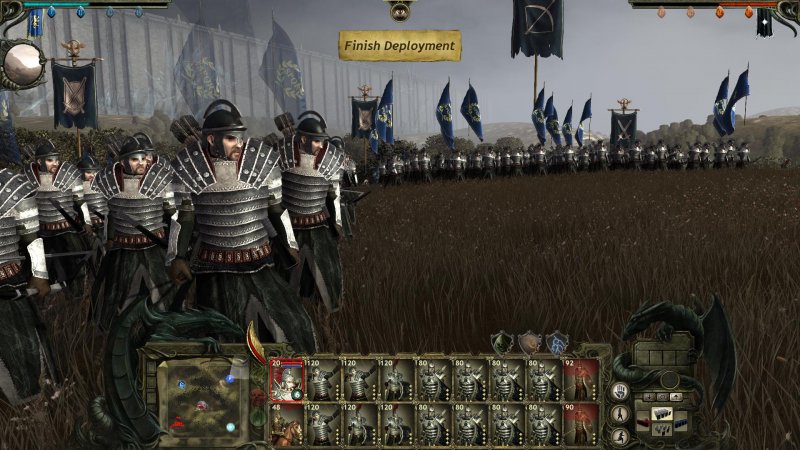Select the cavalry unit card showing 48
Viewport: 800px width, 450px height.
tap(286, 424)
